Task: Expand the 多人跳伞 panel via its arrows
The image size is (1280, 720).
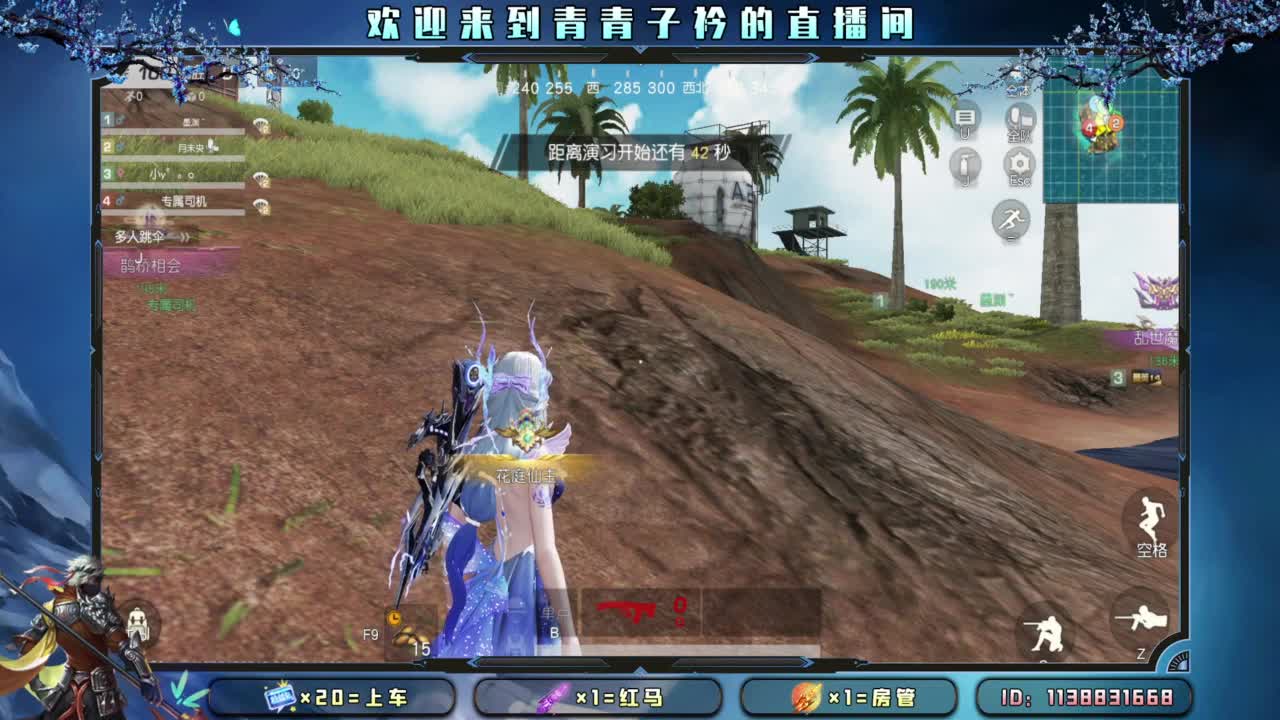Action: point(185,238)
